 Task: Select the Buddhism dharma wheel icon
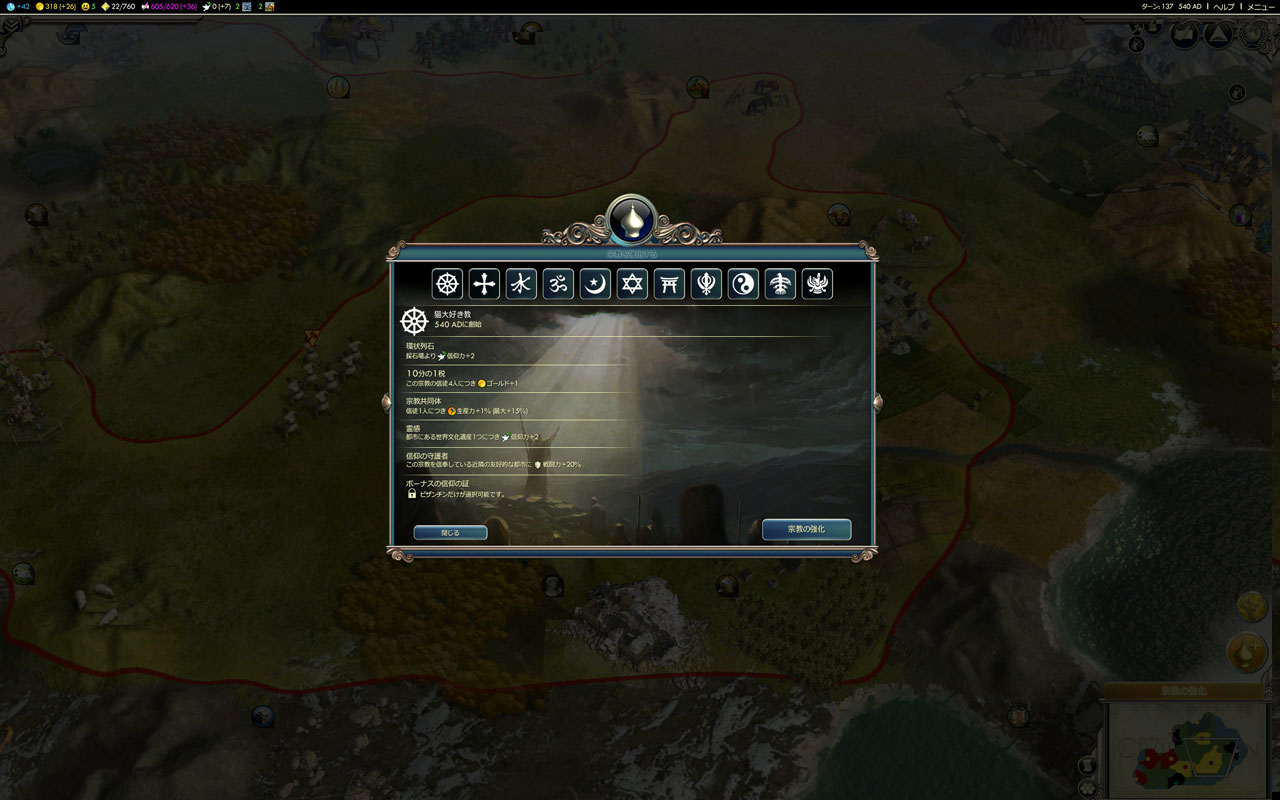click(x=447, y=284)
